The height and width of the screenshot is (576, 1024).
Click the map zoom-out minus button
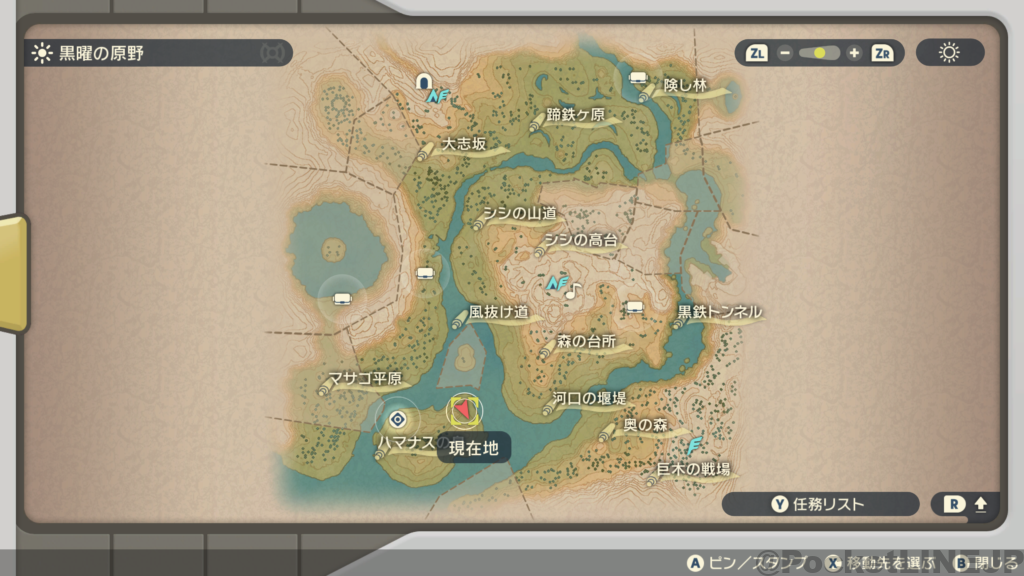pos(785,53)
